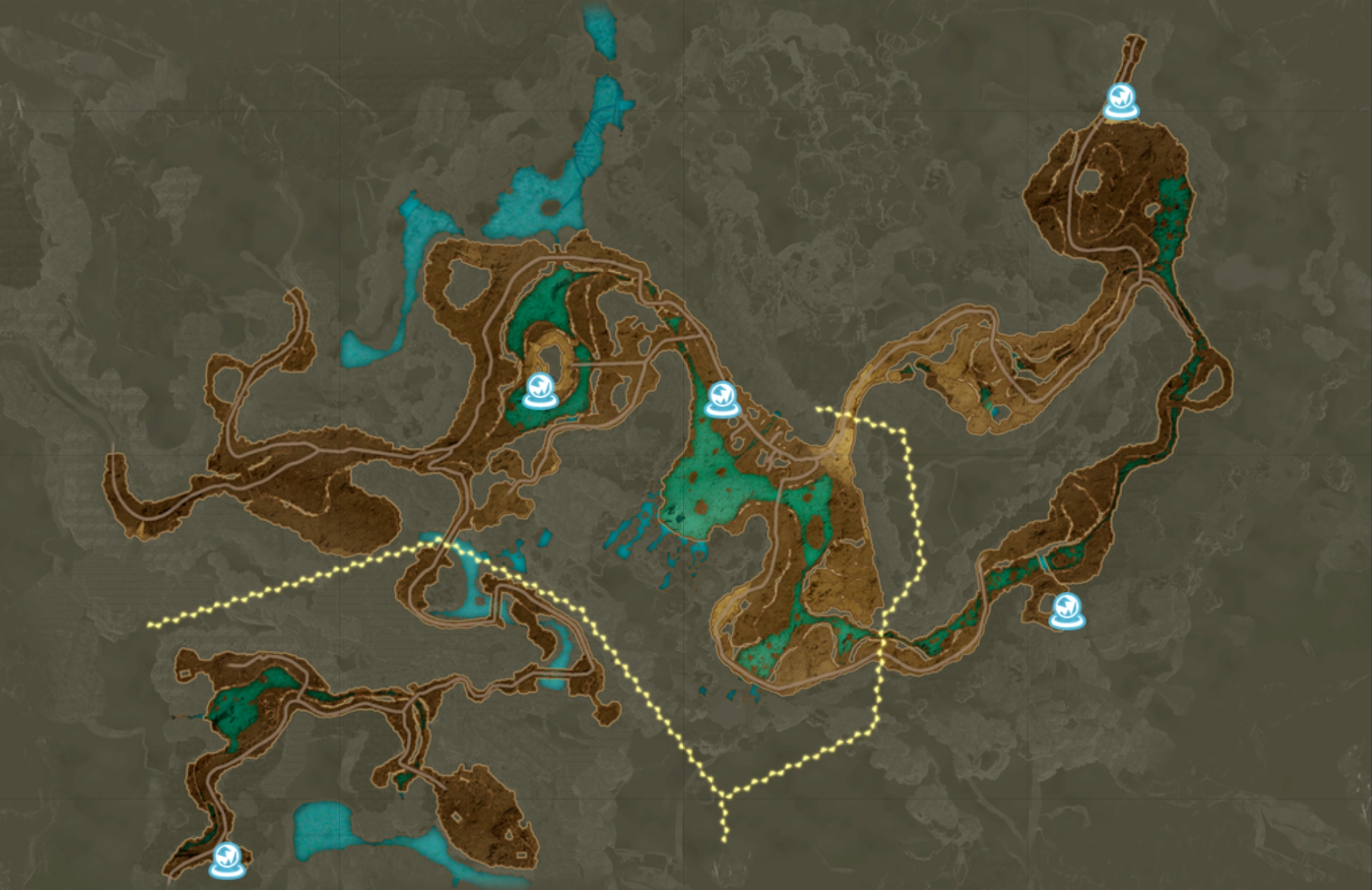Select the travel marker at the southwestern road end

[228, 859]
